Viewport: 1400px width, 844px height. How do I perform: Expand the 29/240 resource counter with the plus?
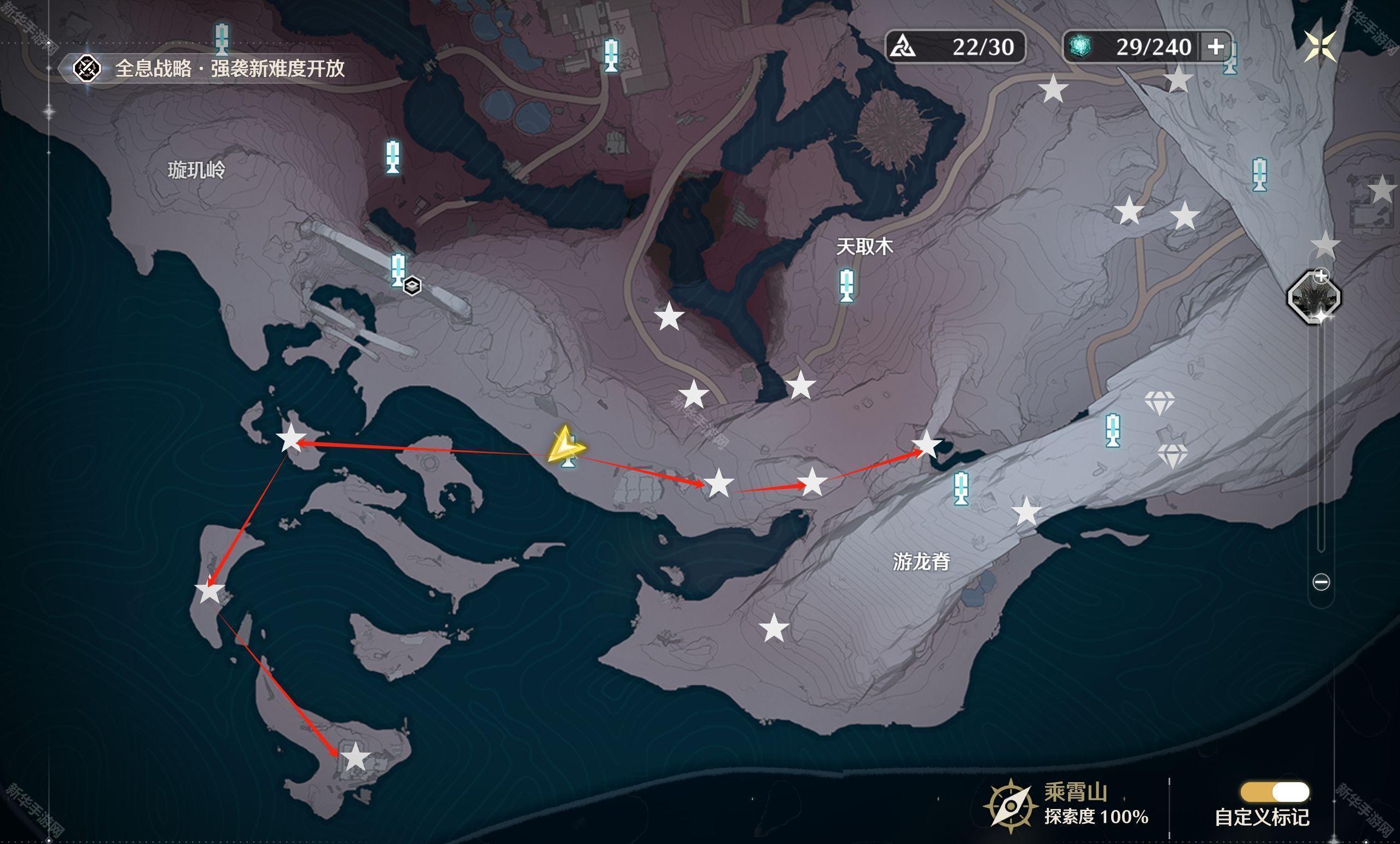[1217, 48]
